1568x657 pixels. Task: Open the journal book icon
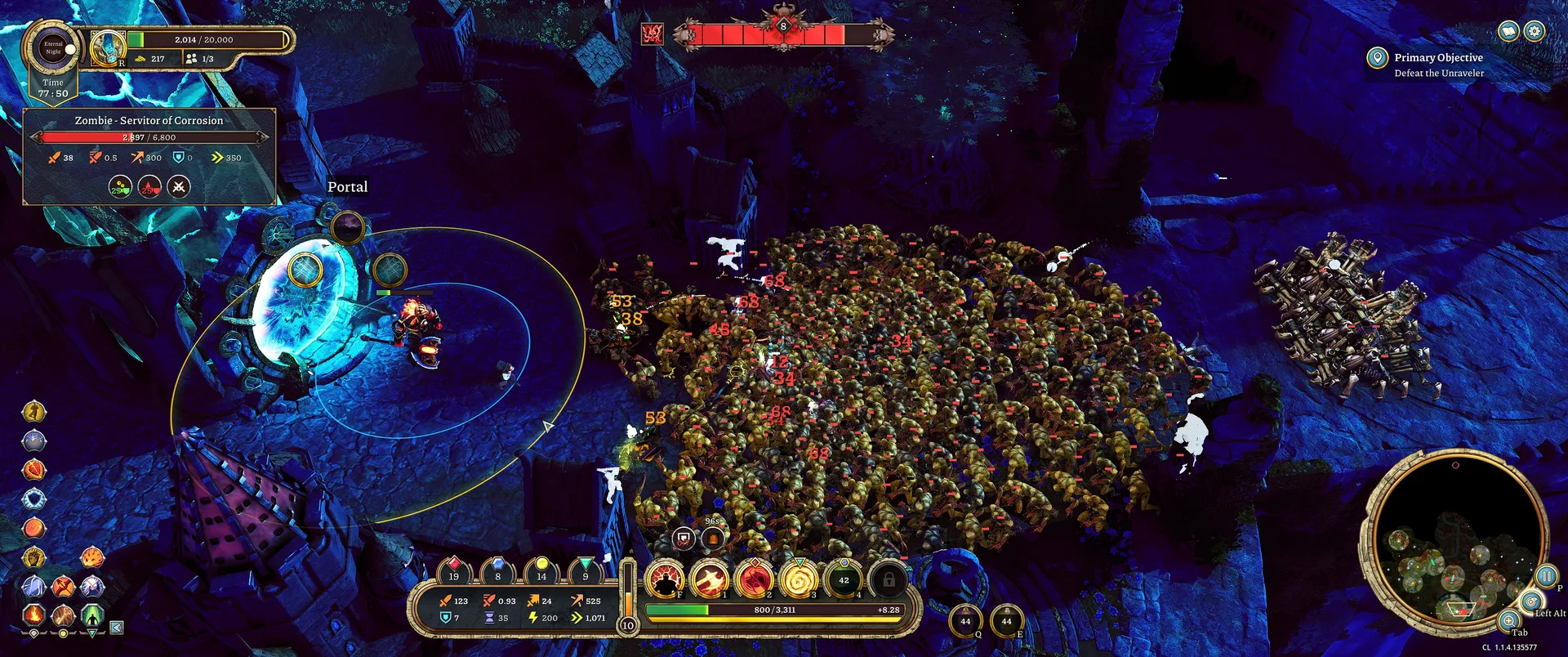[x=1508, y=31]
